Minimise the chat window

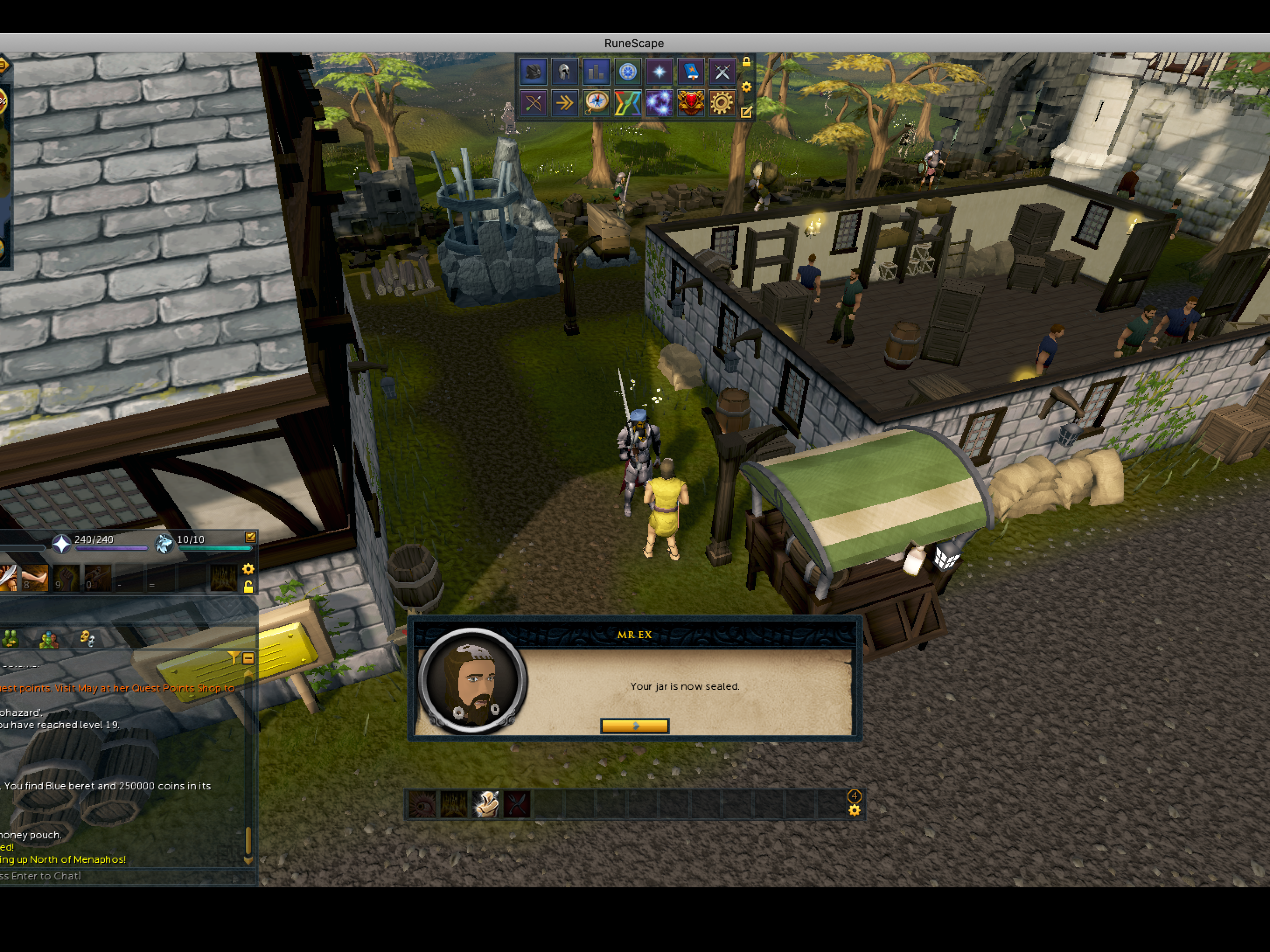[248, 658]
